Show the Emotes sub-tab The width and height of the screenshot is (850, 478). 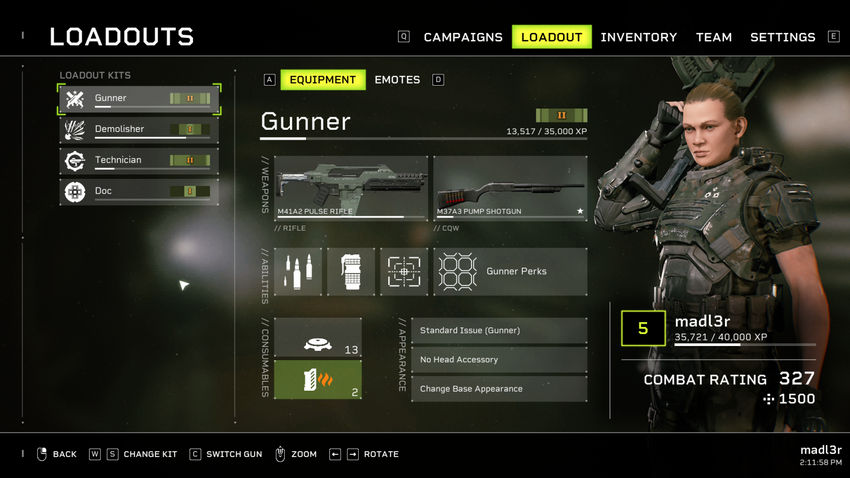pyautogui.click(x=397, y=80)
